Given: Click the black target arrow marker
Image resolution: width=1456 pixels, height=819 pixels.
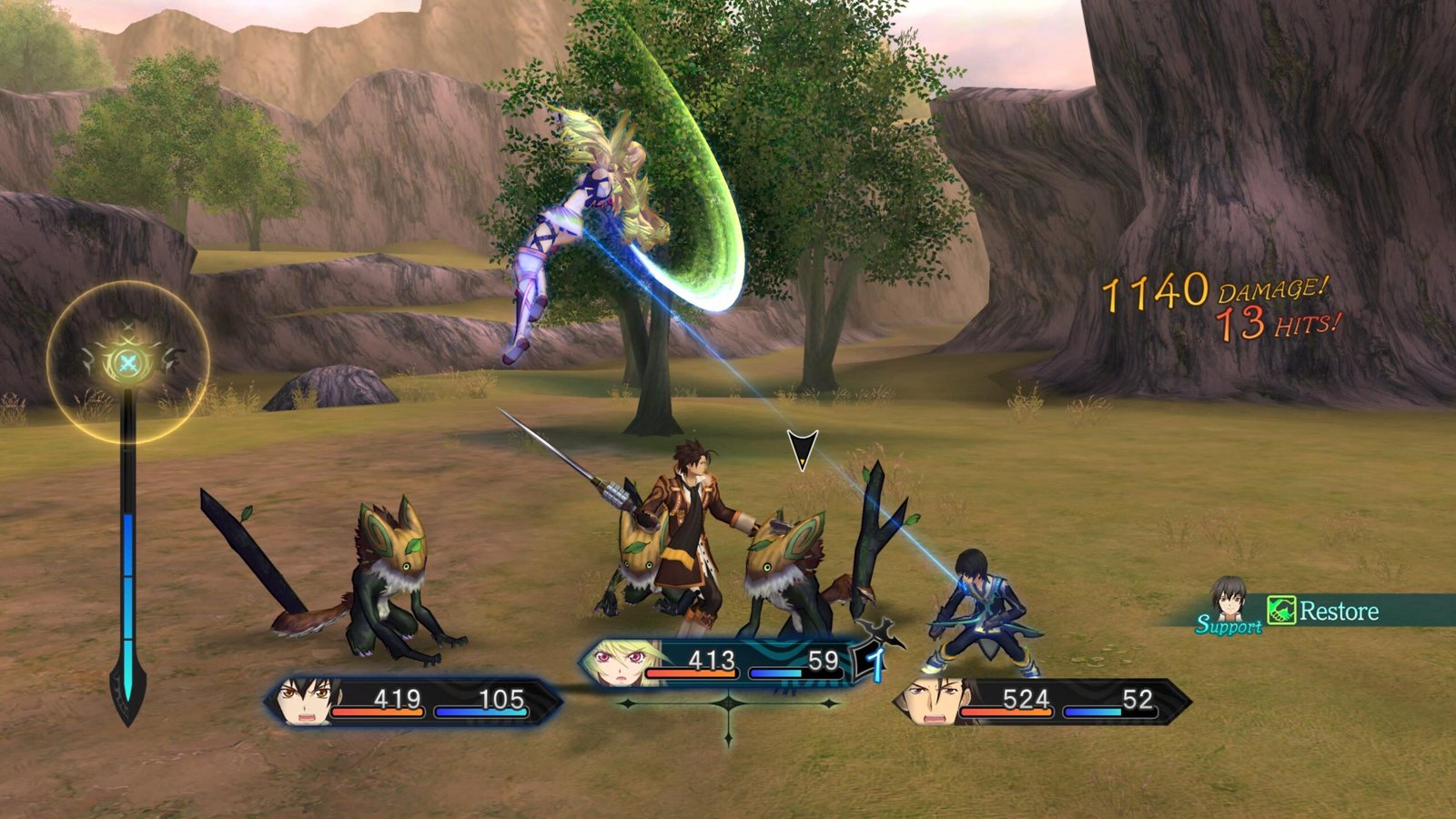Looking at the screenshot, I should click(802, 450).
